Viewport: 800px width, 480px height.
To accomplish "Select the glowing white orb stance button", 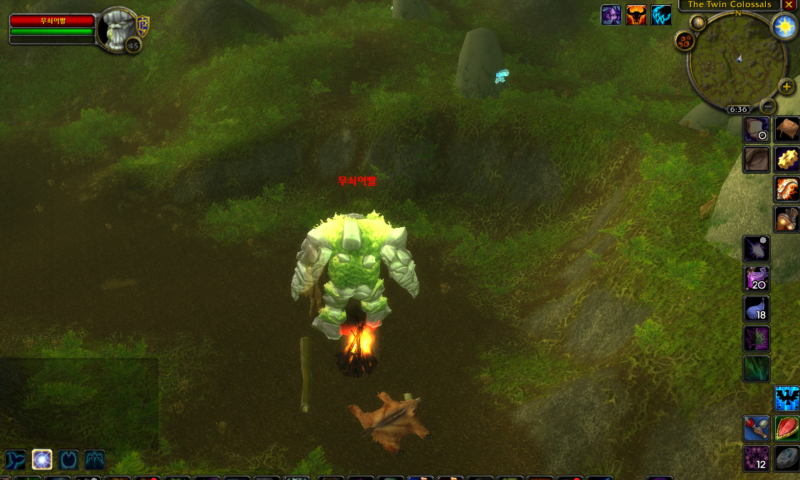I will pyautogui.click(x=42, y=460).
